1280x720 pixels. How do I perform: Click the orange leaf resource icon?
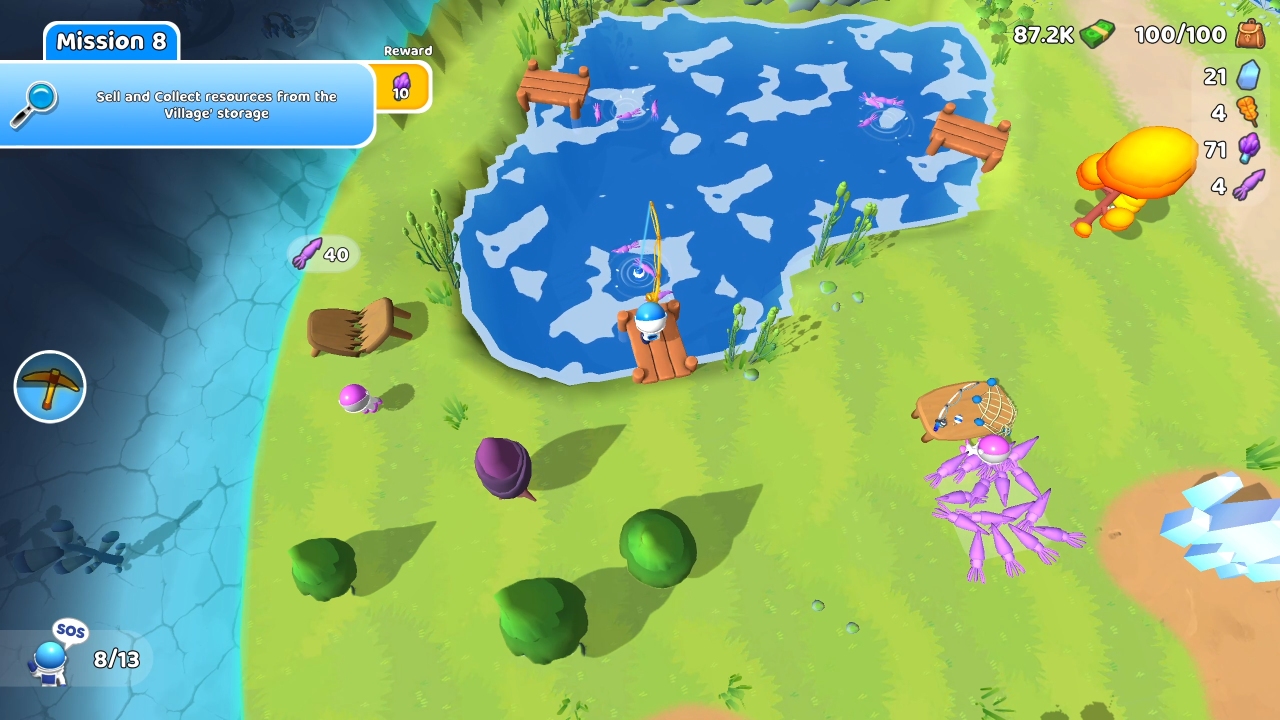click(1250, 112)
